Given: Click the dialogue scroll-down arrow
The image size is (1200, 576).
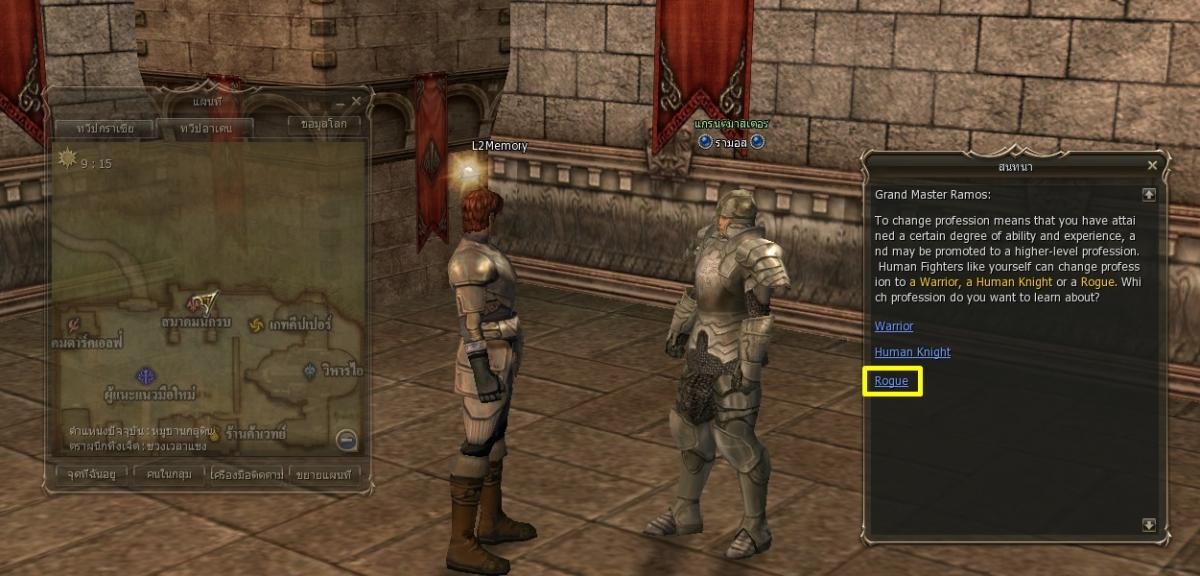Looking at the screenshot, I should tap(1149, 524).
